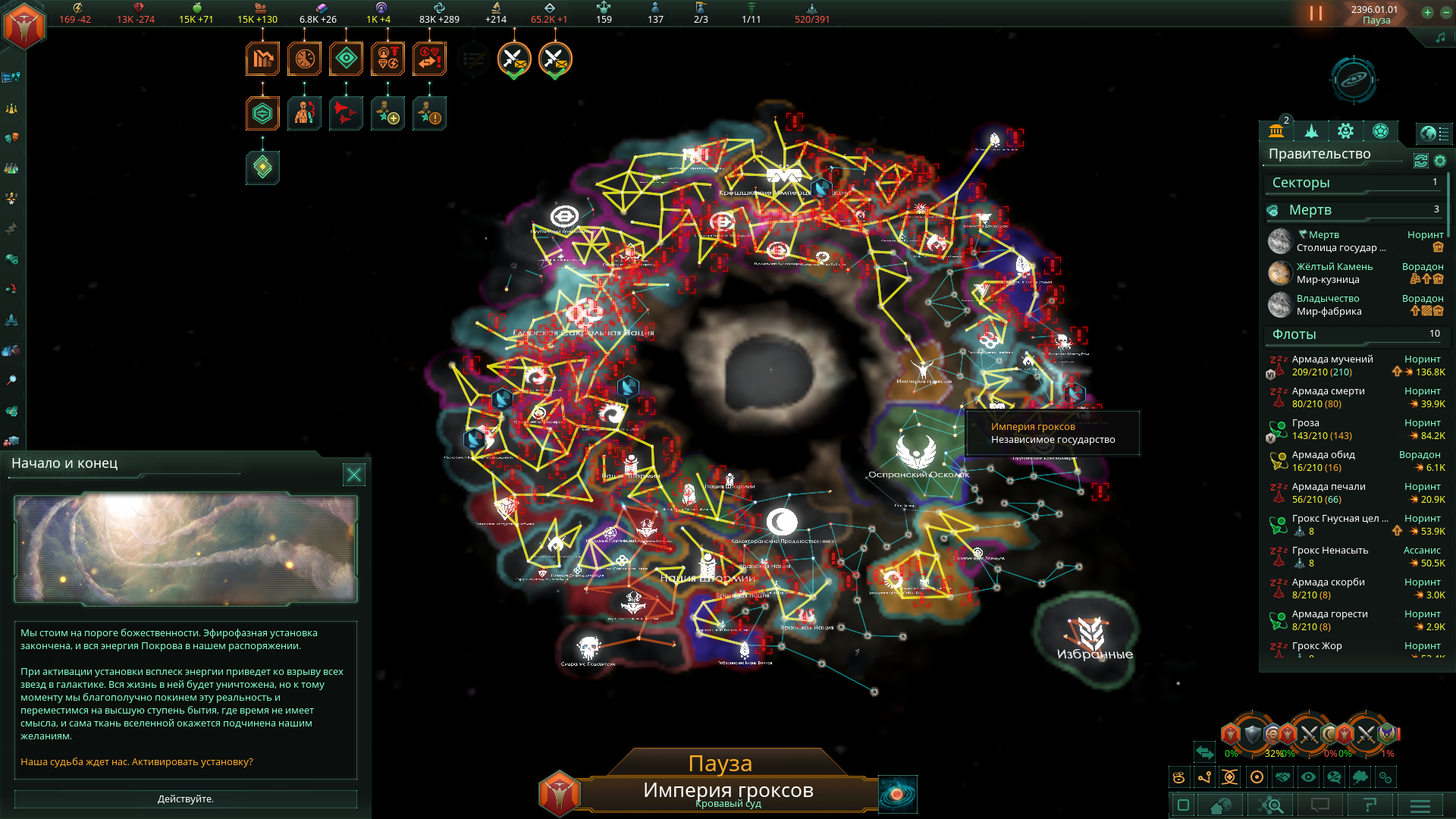Open the music player note icon
This screenshot has height=819, width=1456.
click(x=1440, y=38)
